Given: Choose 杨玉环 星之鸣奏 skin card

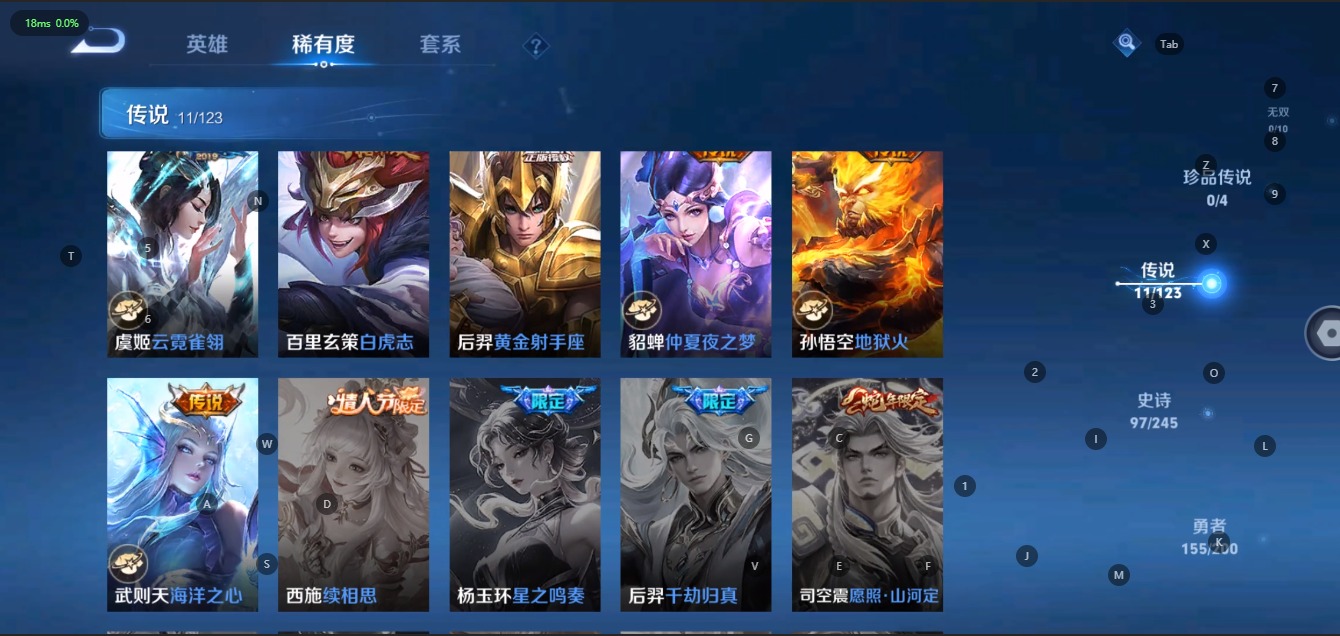Looking at the screenshot, I should [x=525, y=494].
